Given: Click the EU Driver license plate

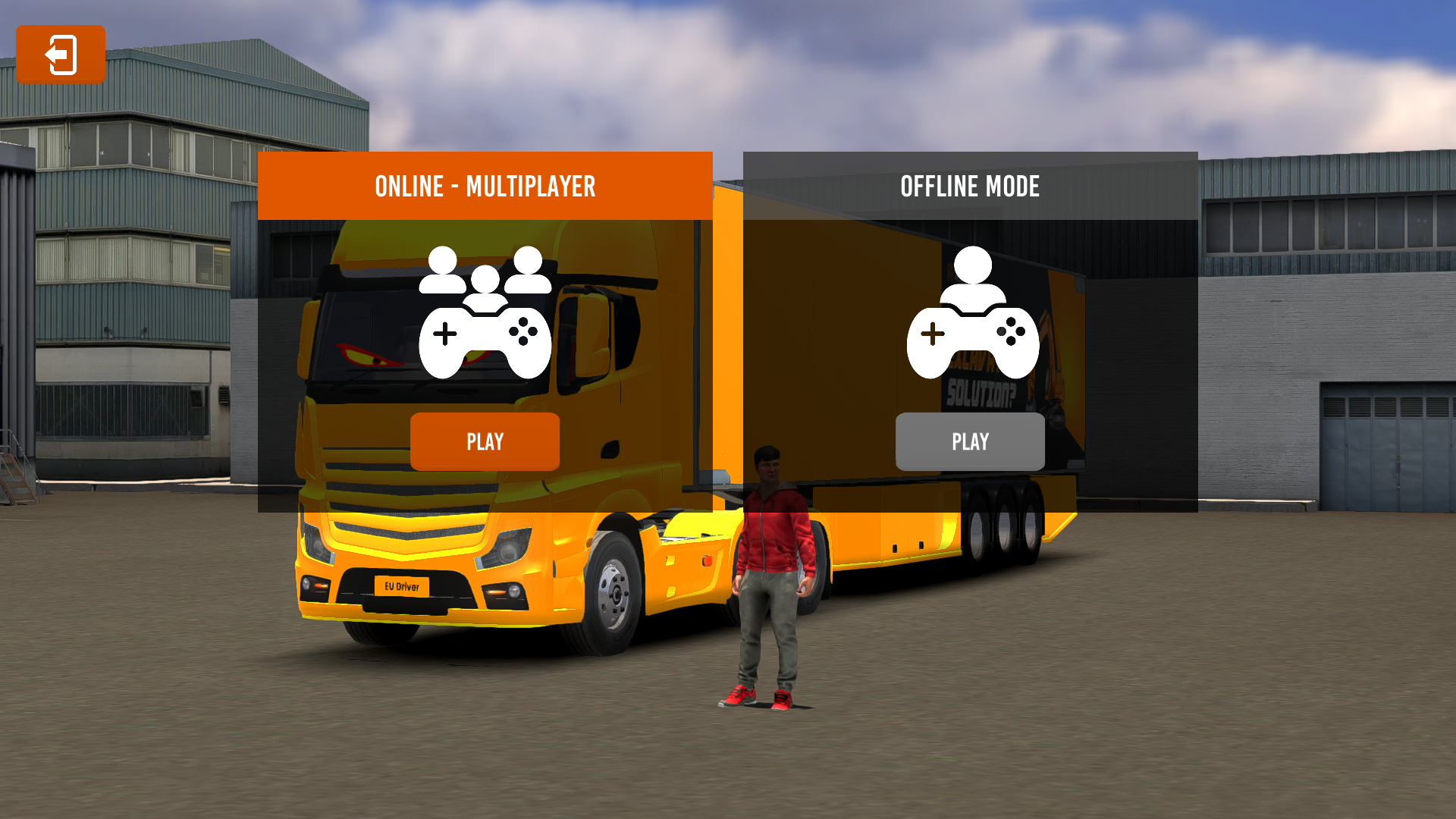Looking at the screenshot, I should point(402,586).
